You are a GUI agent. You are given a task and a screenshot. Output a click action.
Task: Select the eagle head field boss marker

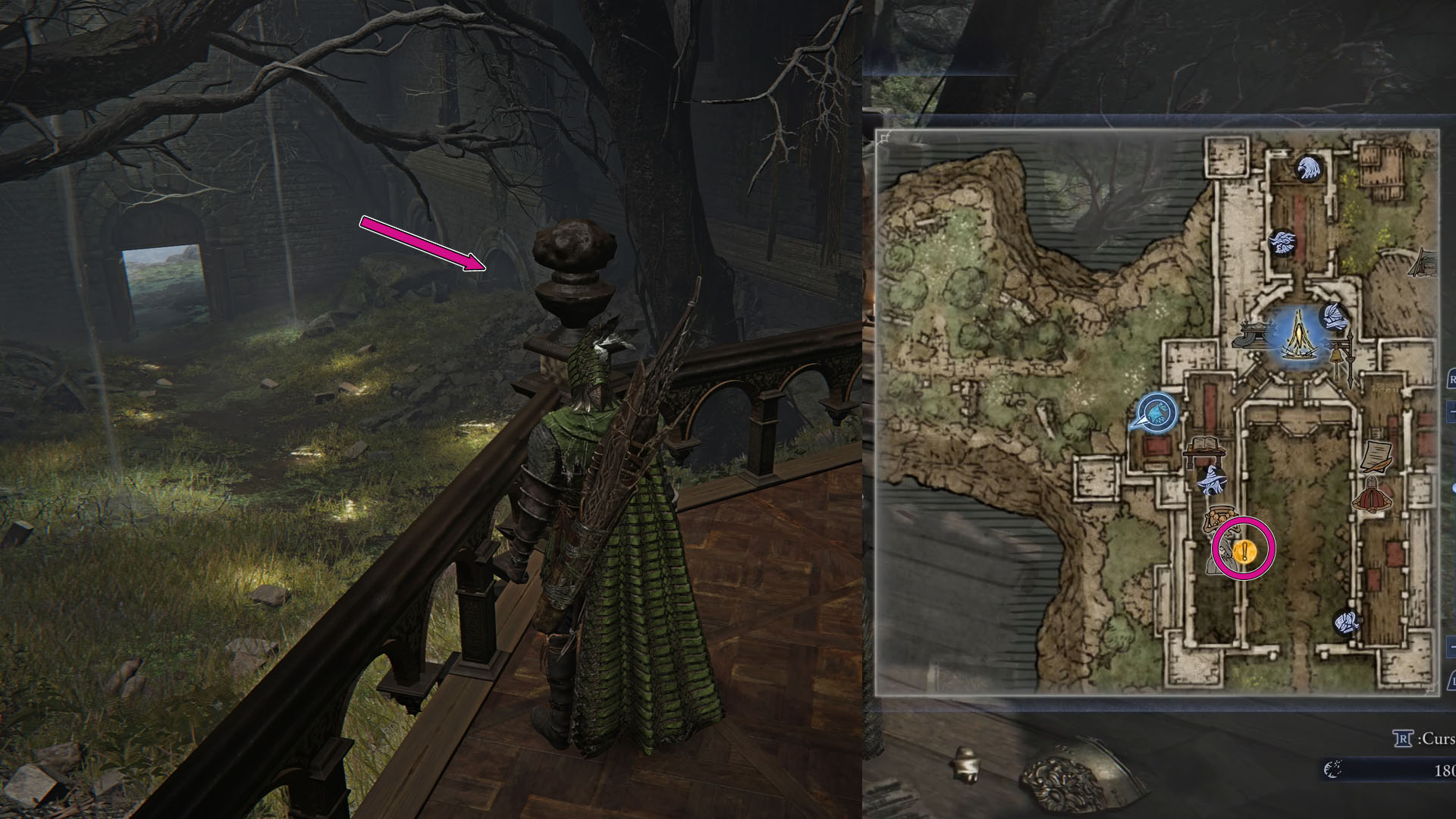tap(1309, 170)
